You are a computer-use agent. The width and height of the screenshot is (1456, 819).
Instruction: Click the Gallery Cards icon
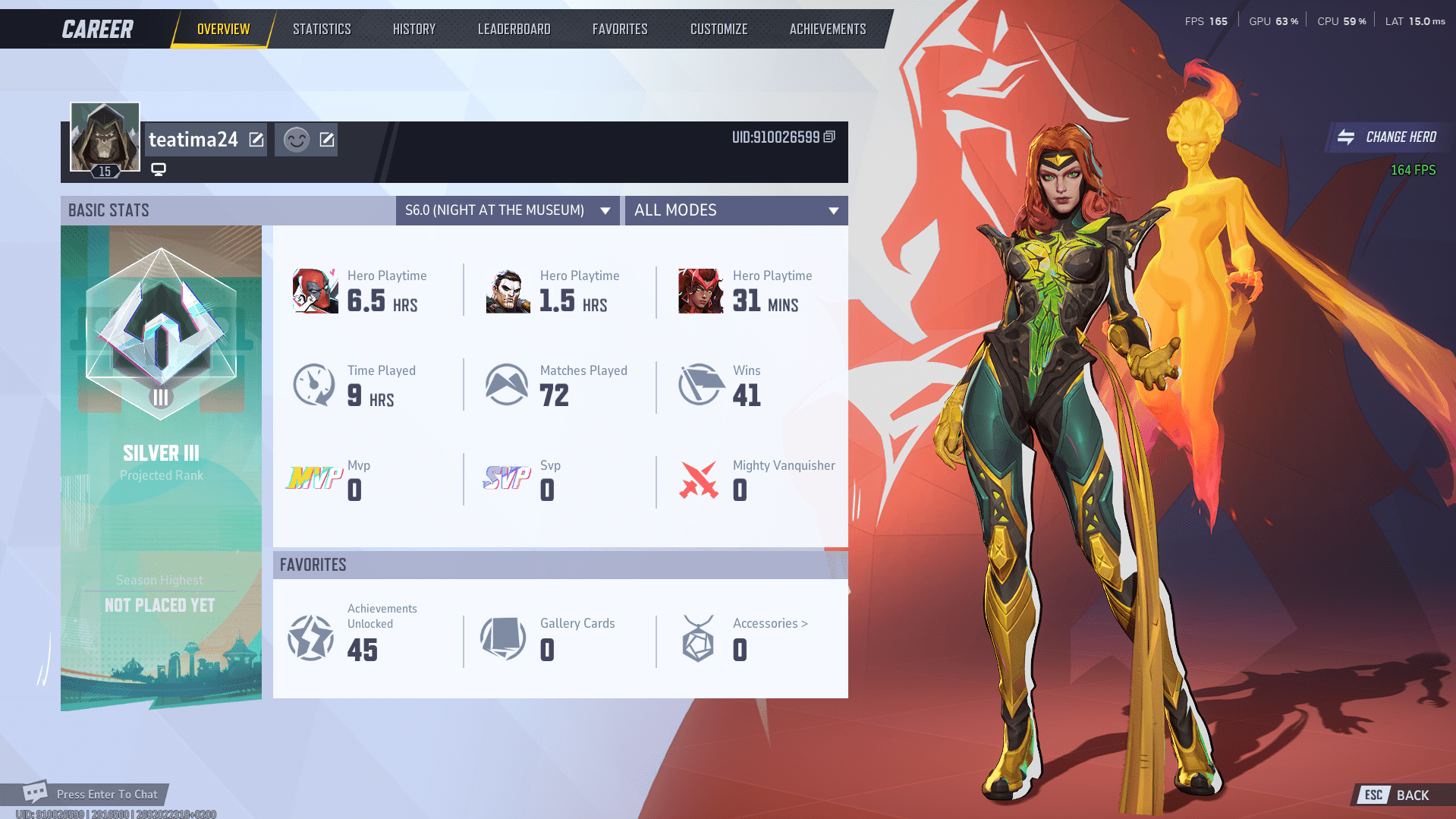pos(504,638)
